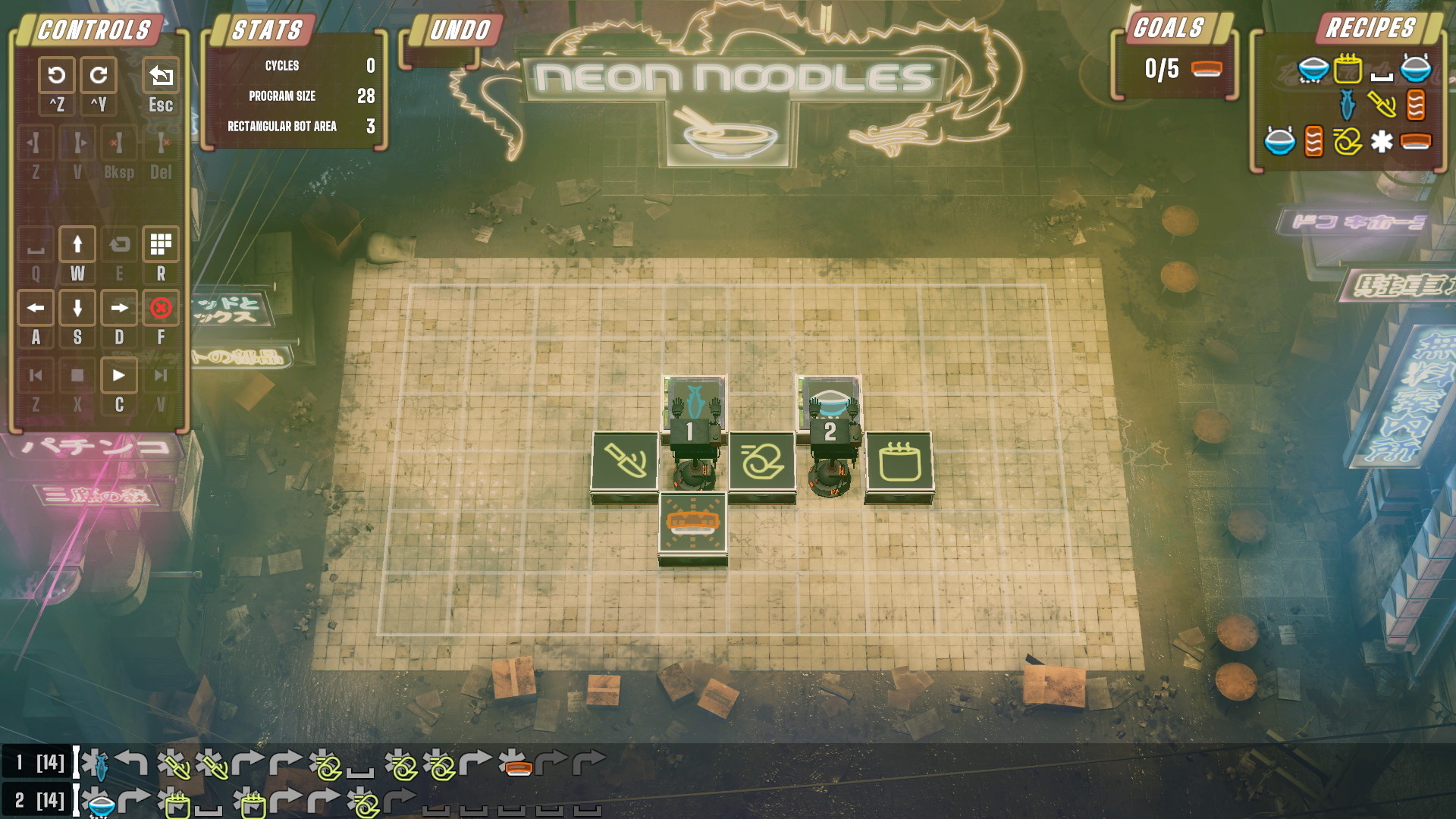Screen dimensions: 1456x819
Task: Start the simulation with the play button
Action: click(119, 375)
